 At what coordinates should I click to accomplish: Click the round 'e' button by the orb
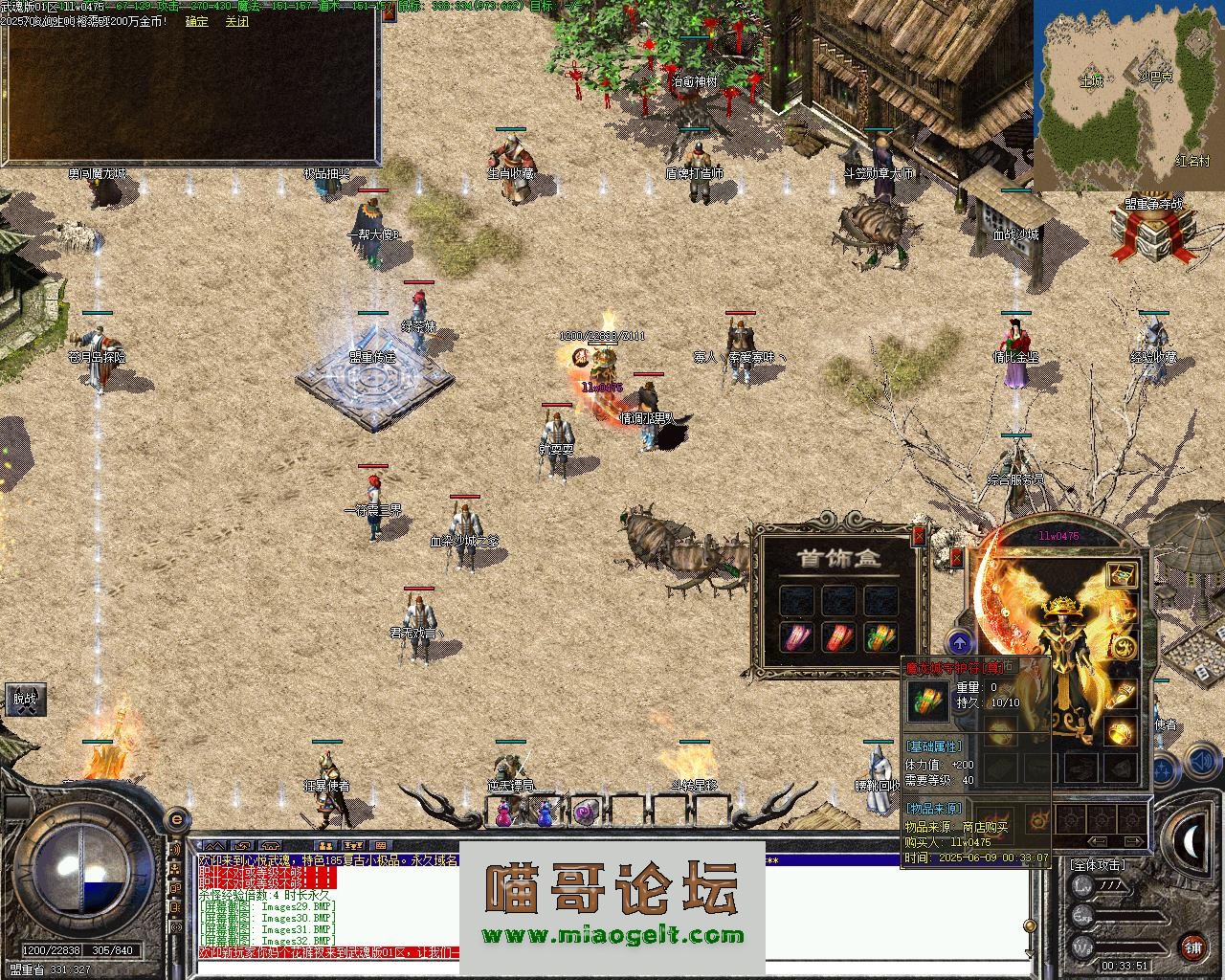coord(176,819)
